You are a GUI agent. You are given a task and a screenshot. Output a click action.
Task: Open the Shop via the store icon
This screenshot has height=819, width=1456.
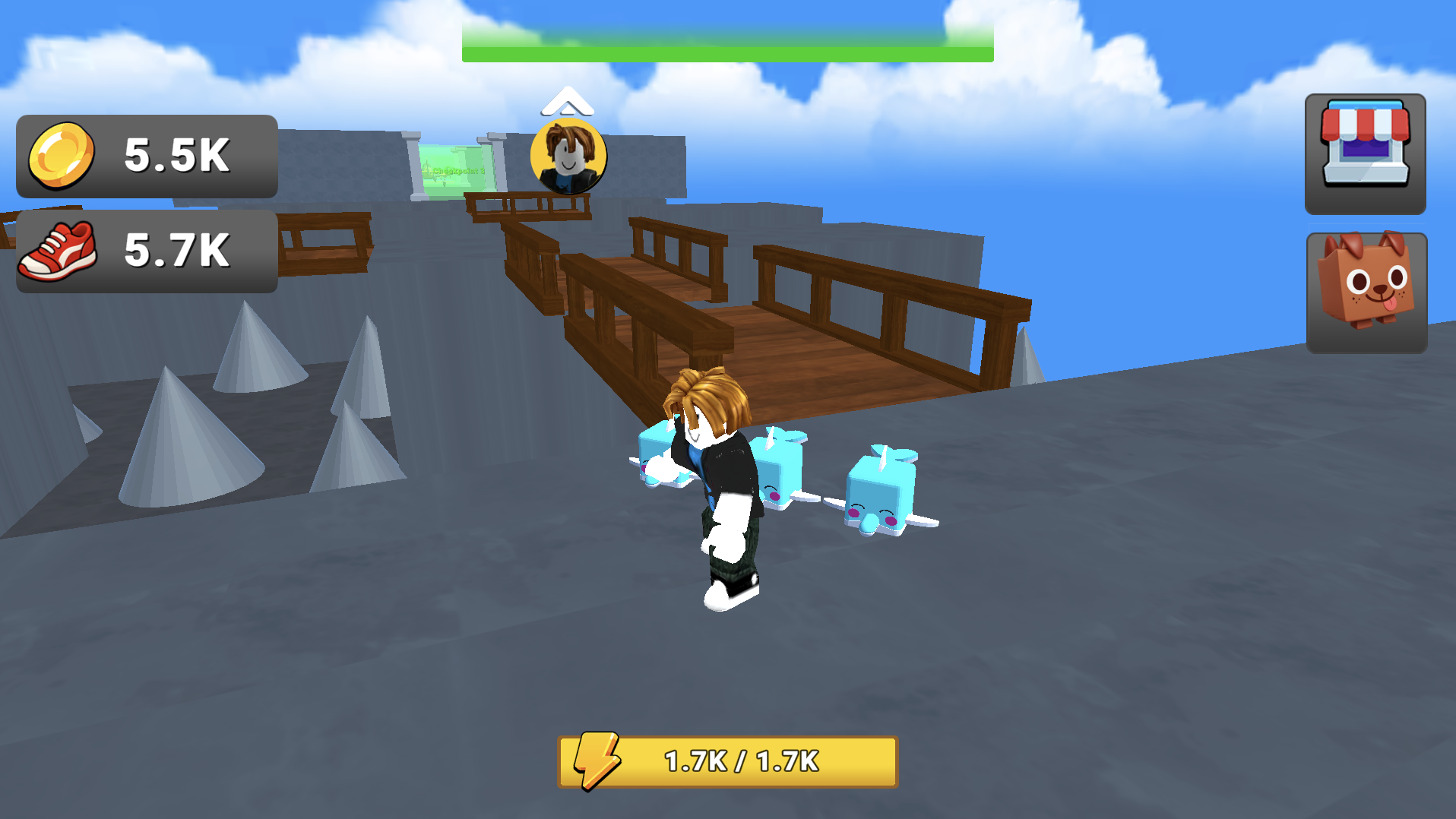[x=1364, y=156]
